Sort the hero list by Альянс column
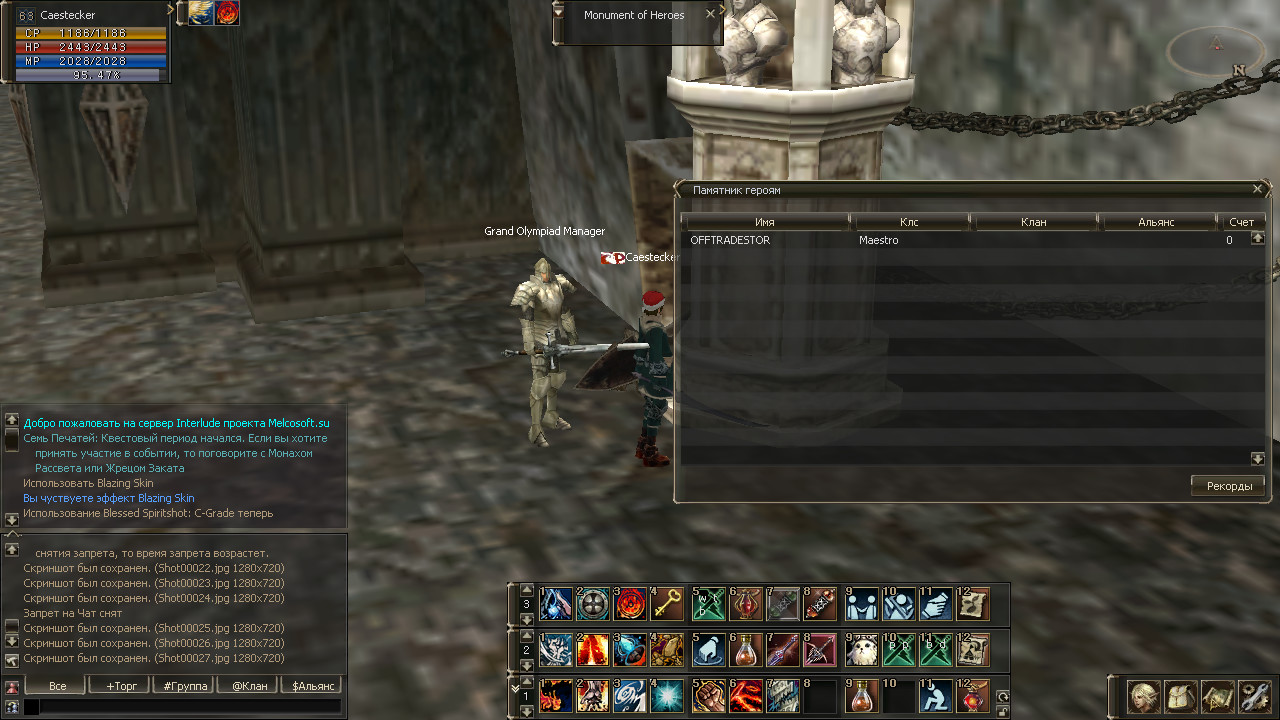The image size is (1280, 720). point(1156,222)
